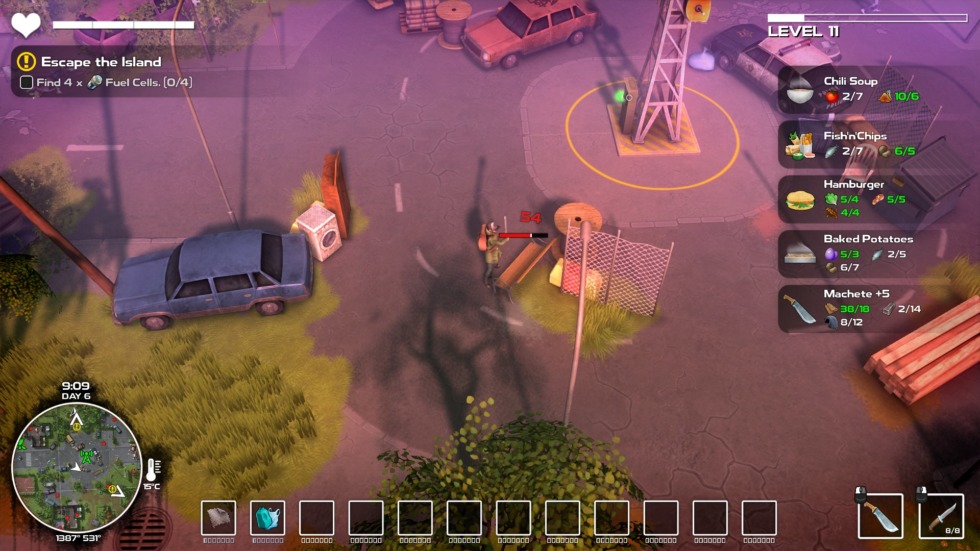Select the Escape the Island quest tracker

pyautogui.click(x=101, y=62)
